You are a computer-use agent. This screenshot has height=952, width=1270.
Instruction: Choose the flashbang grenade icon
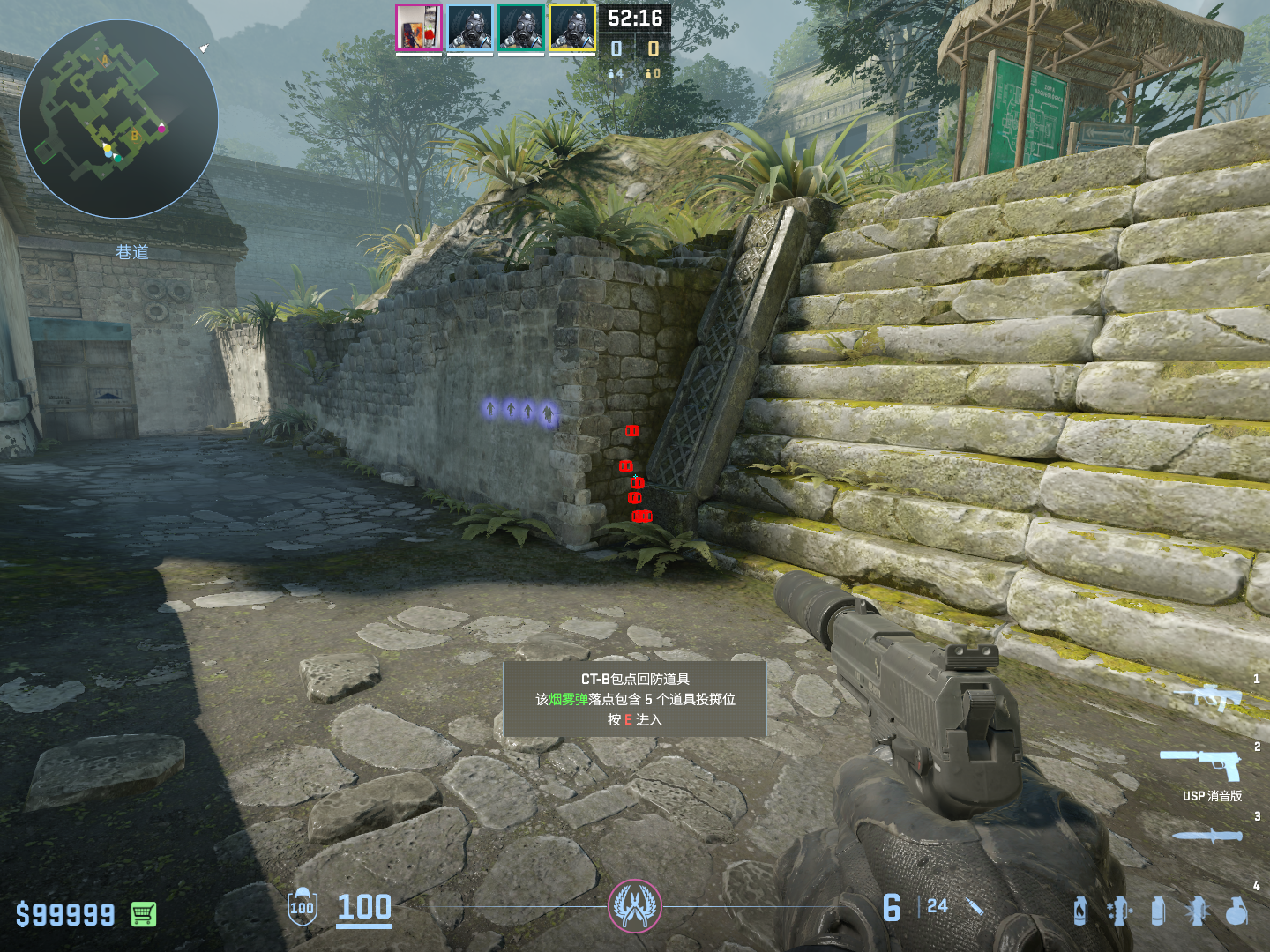click(x=1197, y=911)
